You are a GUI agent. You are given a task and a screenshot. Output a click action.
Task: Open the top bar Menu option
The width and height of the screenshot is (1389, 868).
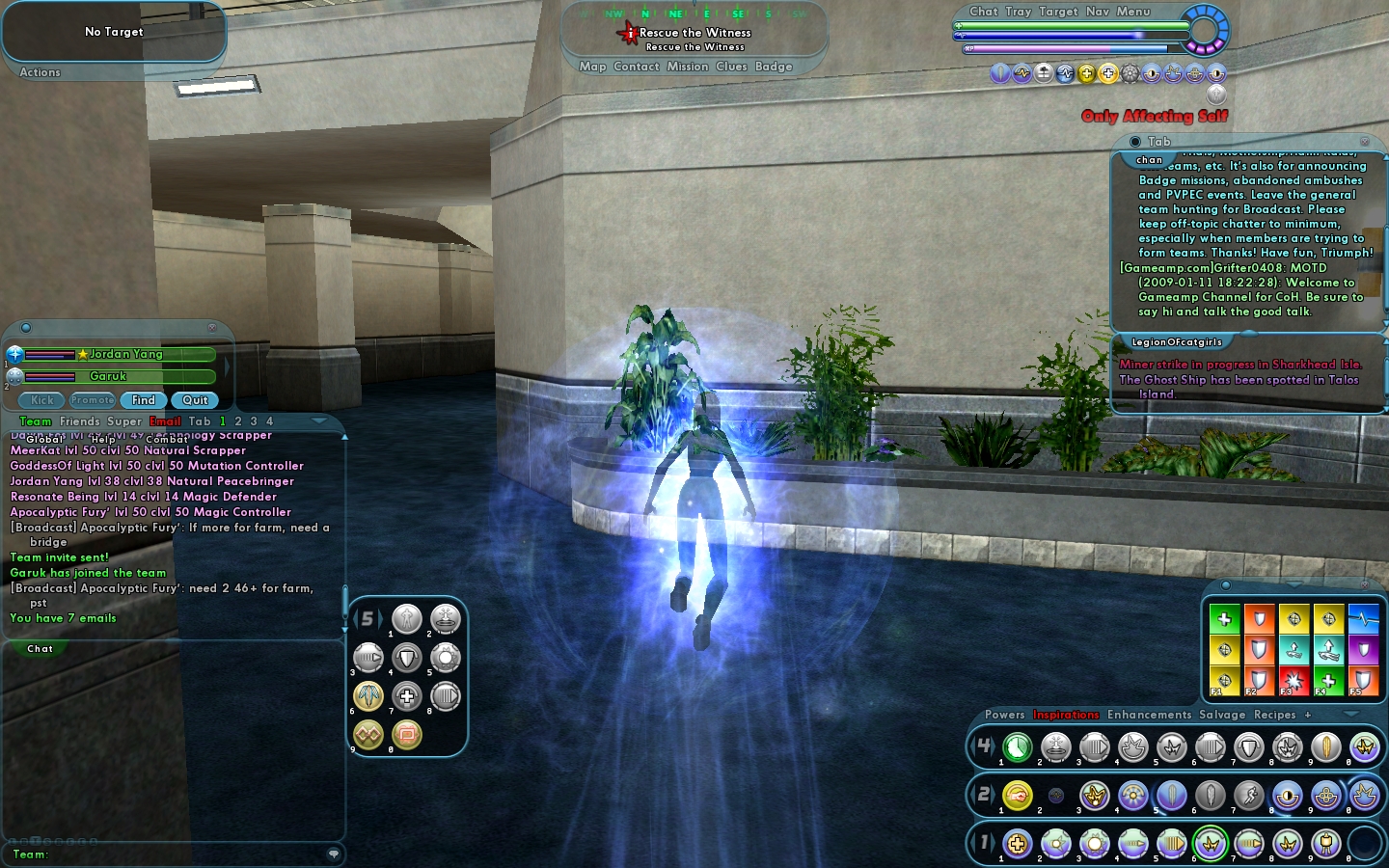(1133, 12)
